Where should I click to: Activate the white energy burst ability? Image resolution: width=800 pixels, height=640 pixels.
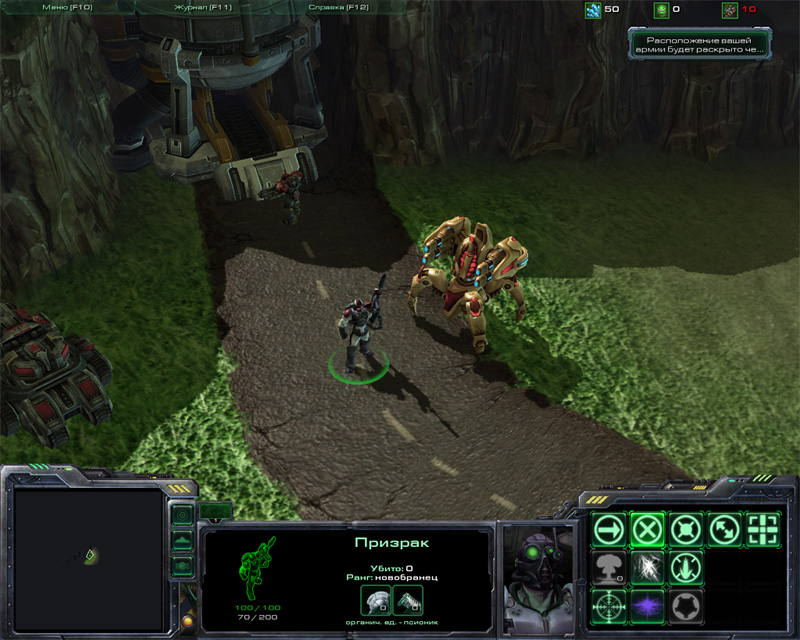pyautogui.click(x=647, y=567)
